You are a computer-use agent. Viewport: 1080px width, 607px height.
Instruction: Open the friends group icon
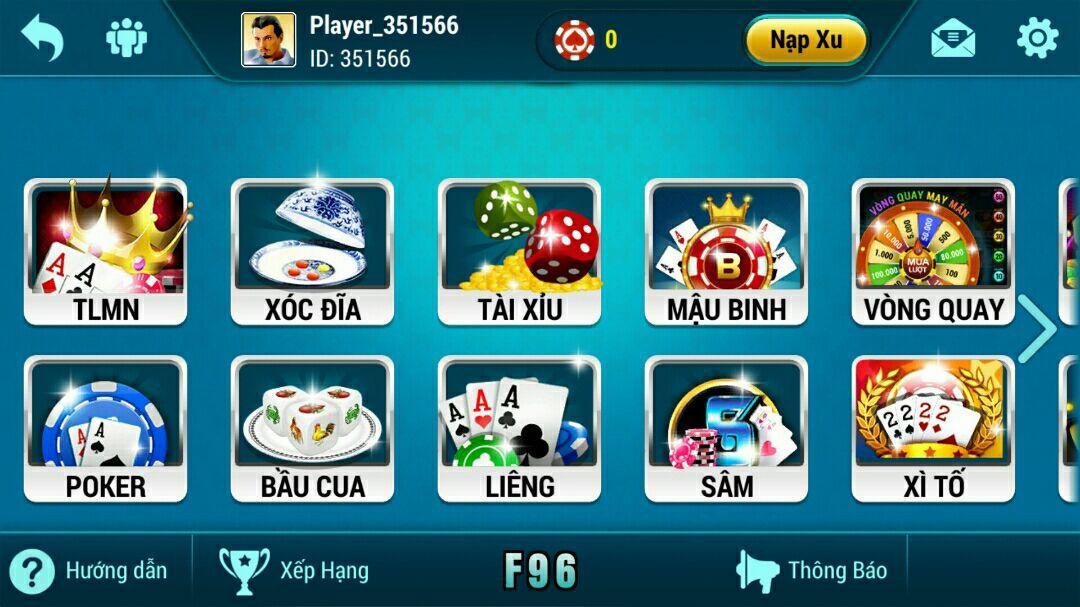click(x=127, y=39)
